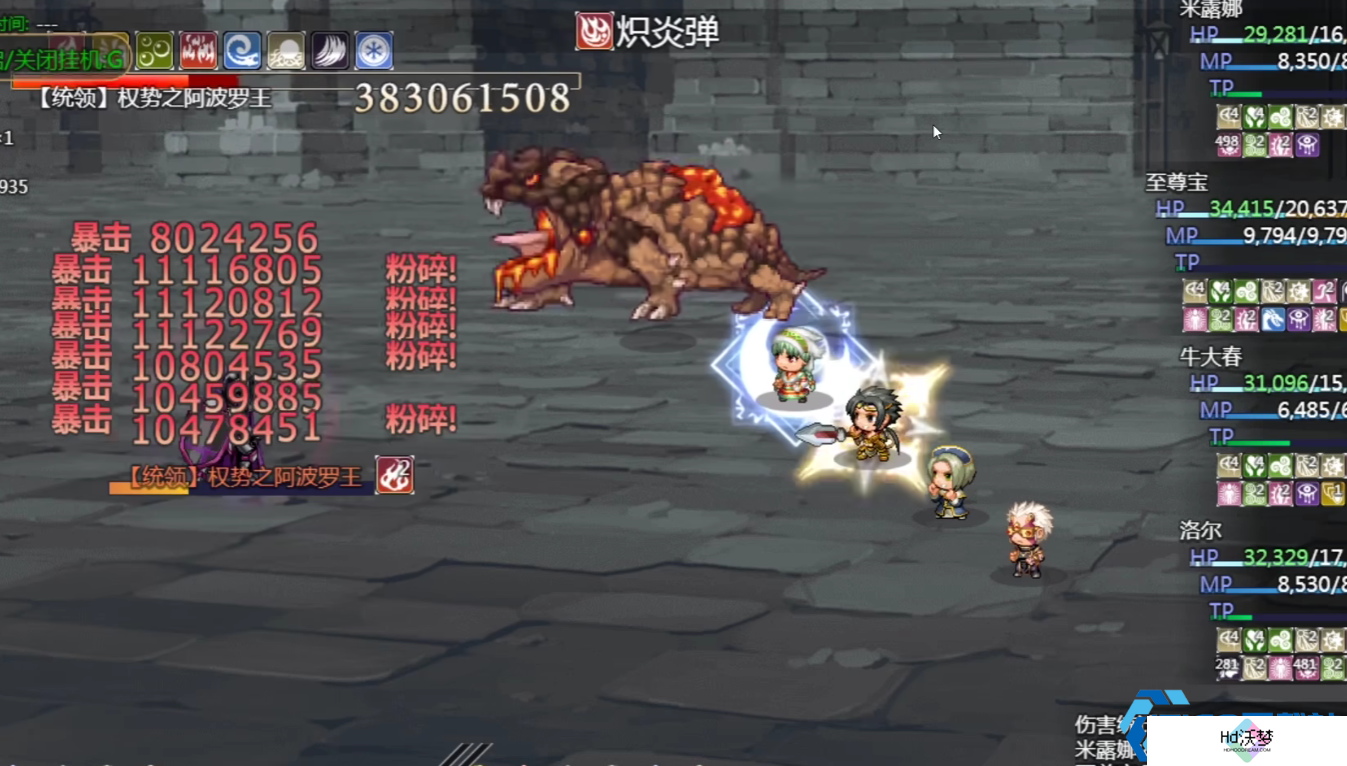Click the green bubbles status icon
The image size is (1347, 766).
[x=155, y=51]
